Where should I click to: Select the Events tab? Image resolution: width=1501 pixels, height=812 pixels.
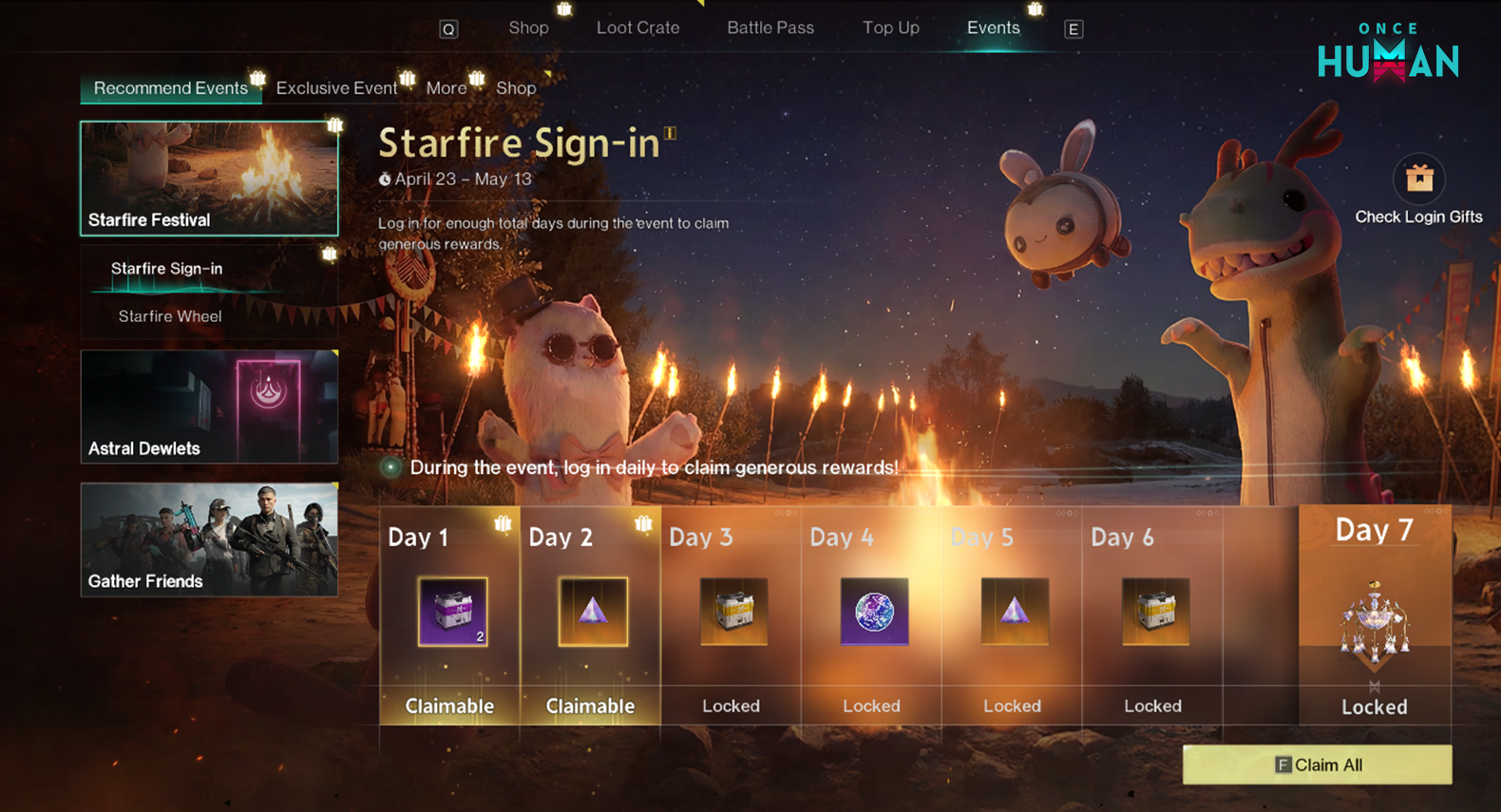[993, 28]
